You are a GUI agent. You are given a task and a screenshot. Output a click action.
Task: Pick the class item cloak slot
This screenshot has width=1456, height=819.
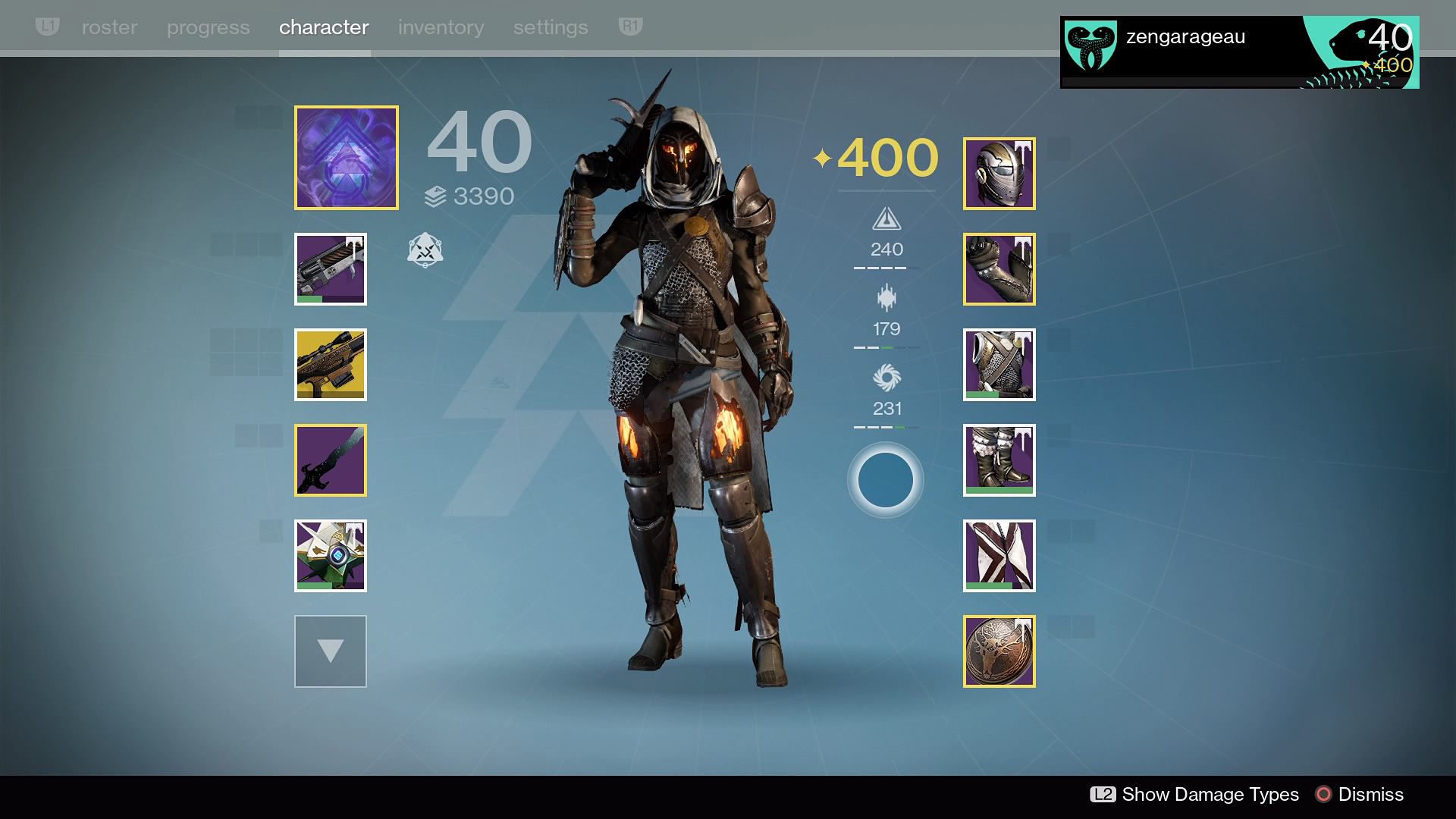coord(999,556)
